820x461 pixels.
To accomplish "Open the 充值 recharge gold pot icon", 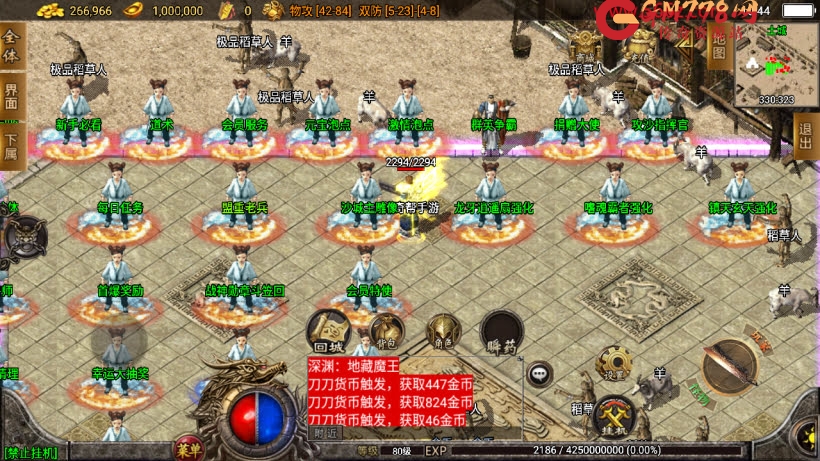I will pyautogui.click(x=636, y=45).
